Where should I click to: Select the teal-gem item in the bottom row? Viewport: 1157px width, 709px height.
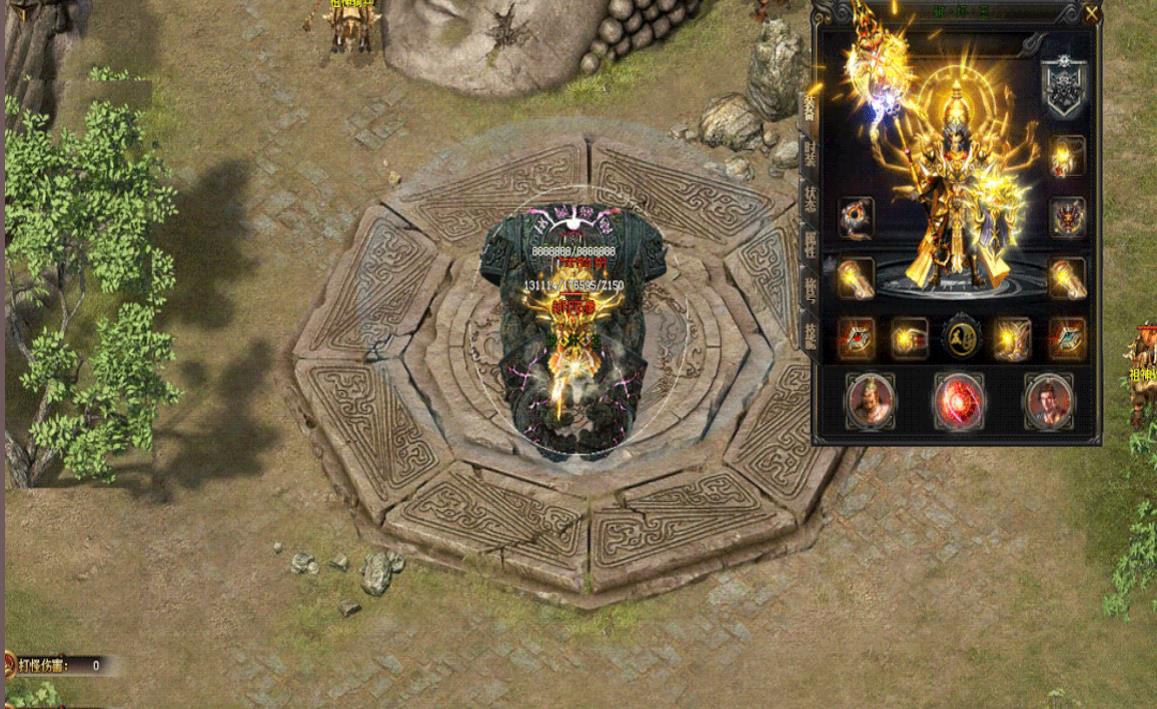coord(1067,340)
